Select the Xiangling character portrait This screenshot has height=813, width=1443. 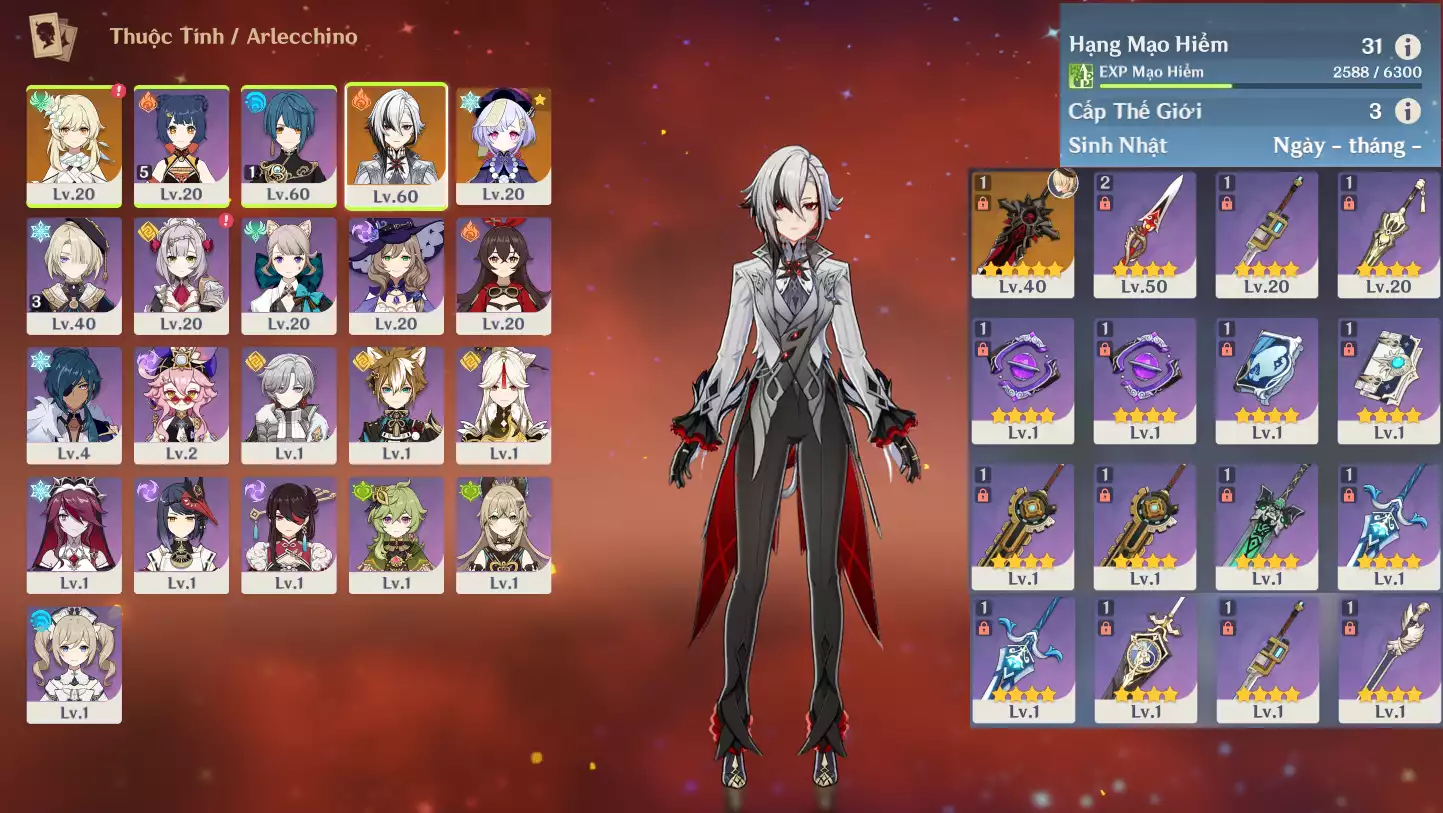(x=181, y=145)
